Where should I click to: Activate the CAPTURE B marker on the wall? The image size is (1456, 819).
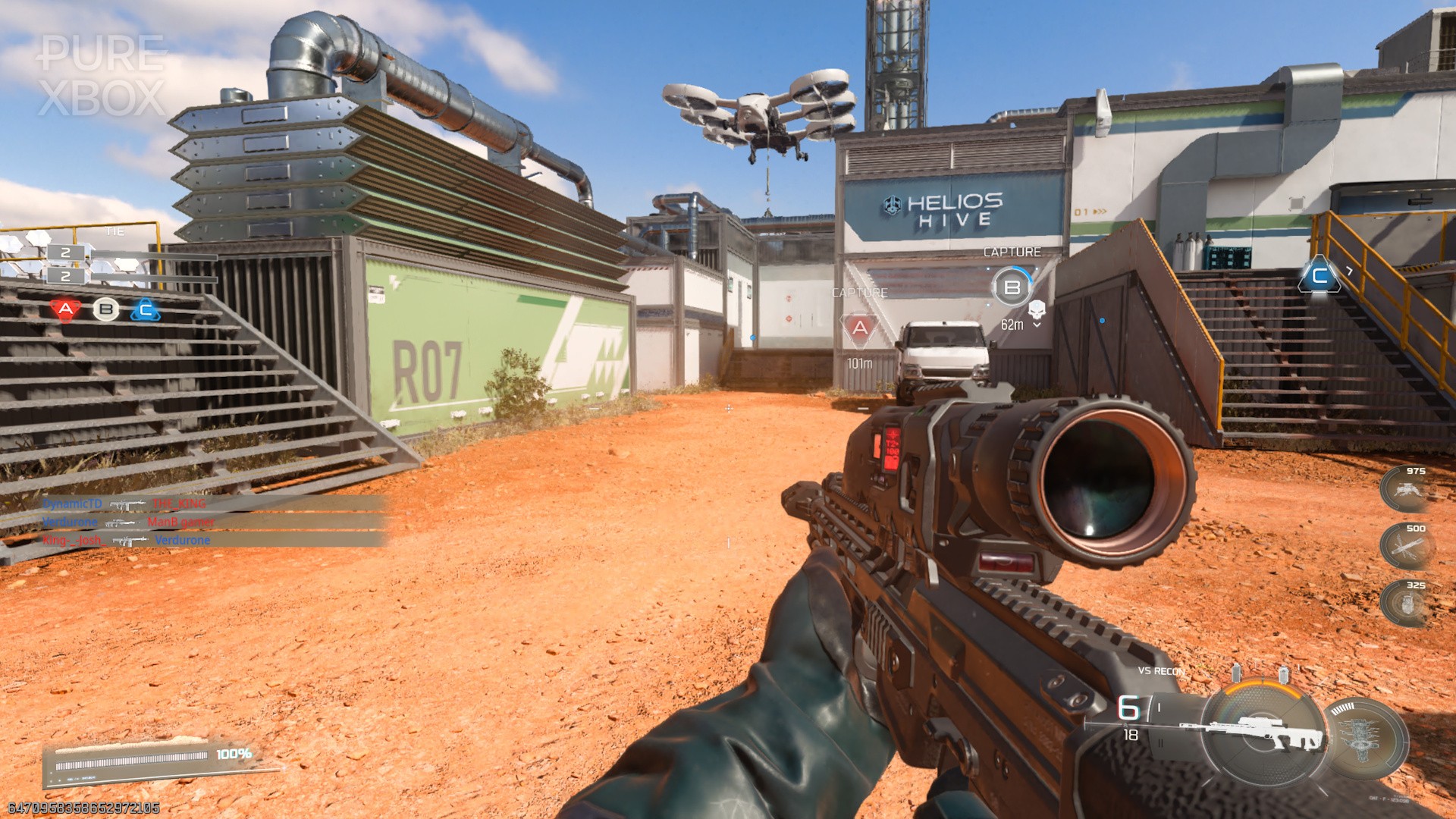click(x=1012, y=288)
